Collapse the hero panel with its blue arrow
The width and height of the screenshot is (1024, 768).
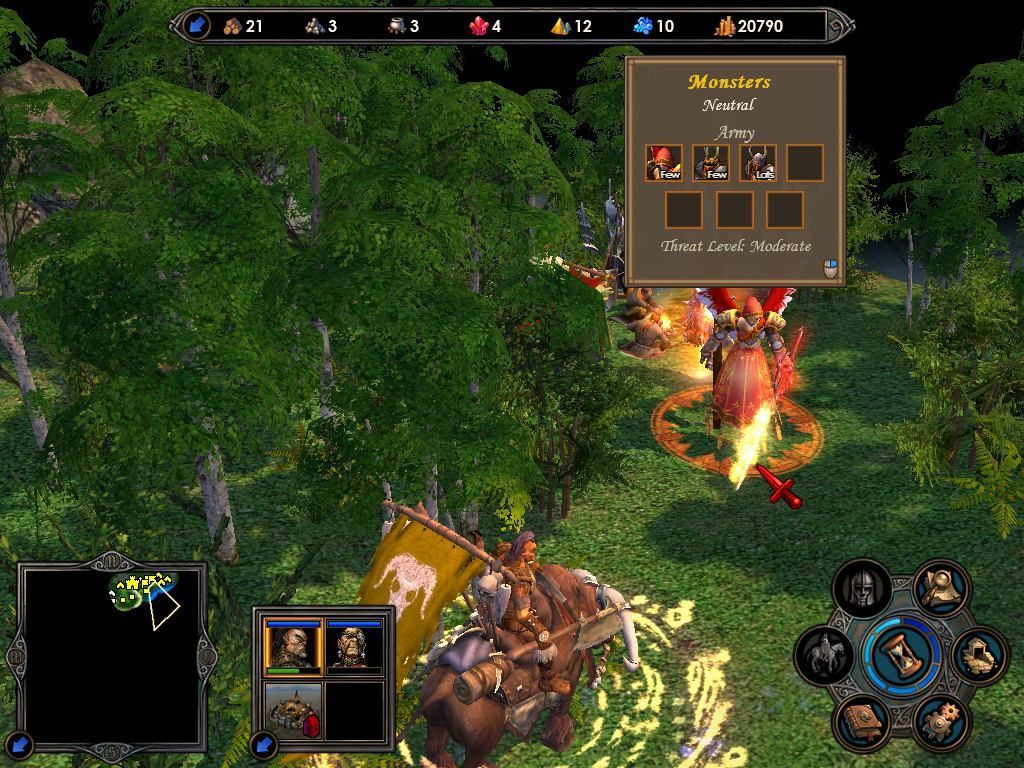click(264, 744)
